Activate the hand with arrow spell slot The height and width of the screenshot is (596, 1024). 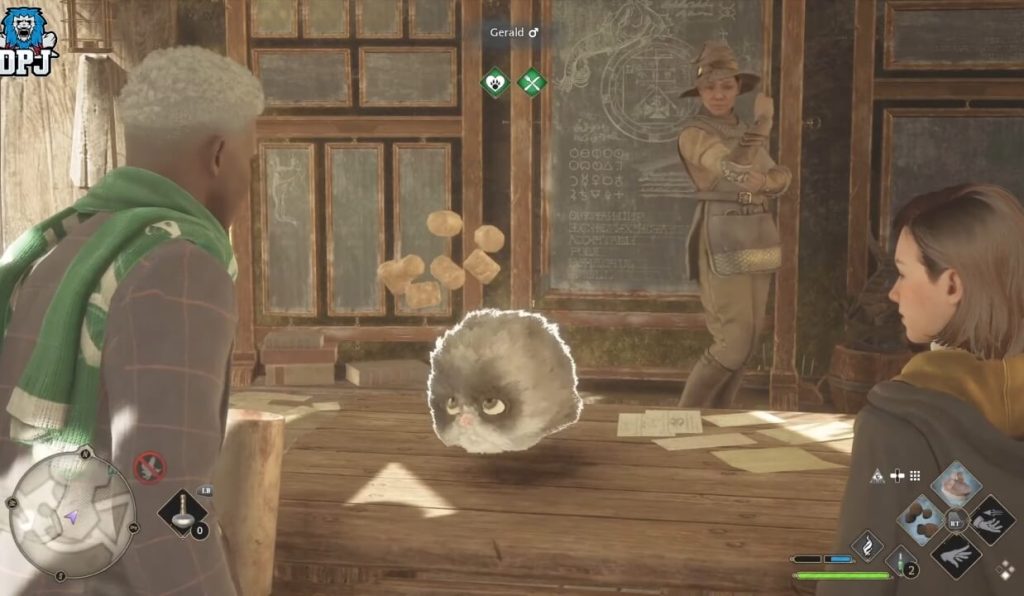coord(991,519)
